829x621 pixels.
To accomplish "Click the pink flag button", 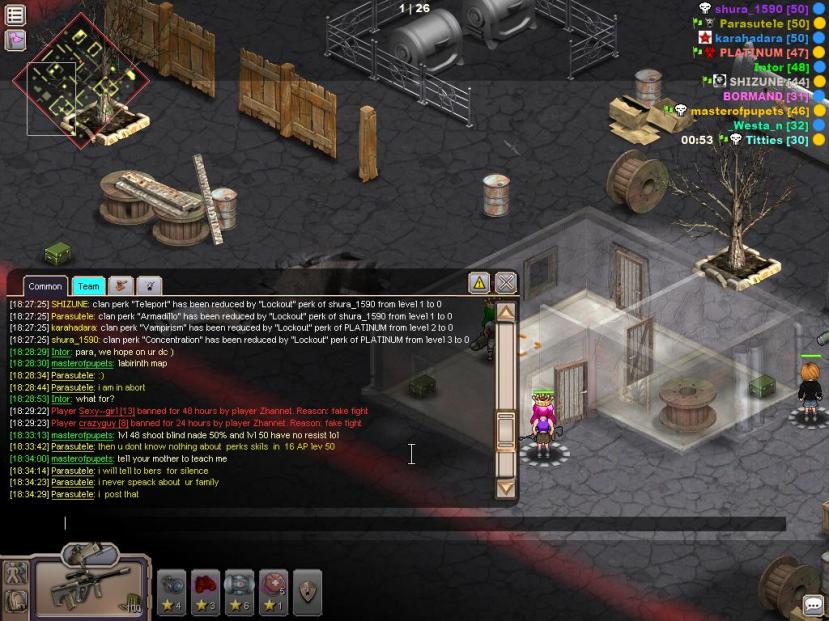I will click(x=15, y=40).
